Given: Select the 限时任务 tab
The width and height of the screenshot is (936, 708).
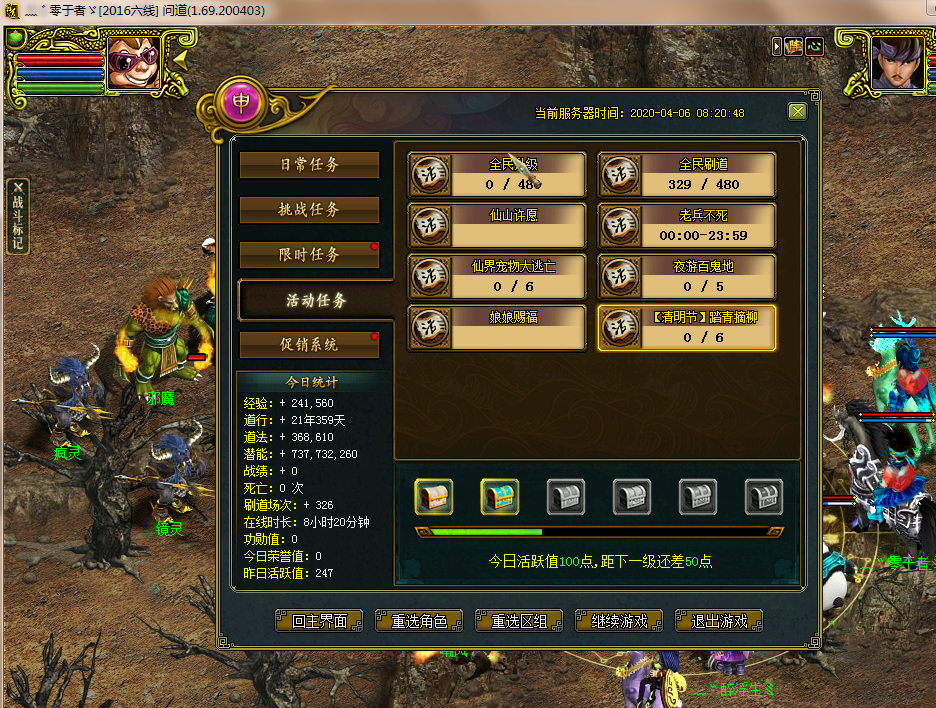Looking at the screenshot, I should tap(309, 255).
